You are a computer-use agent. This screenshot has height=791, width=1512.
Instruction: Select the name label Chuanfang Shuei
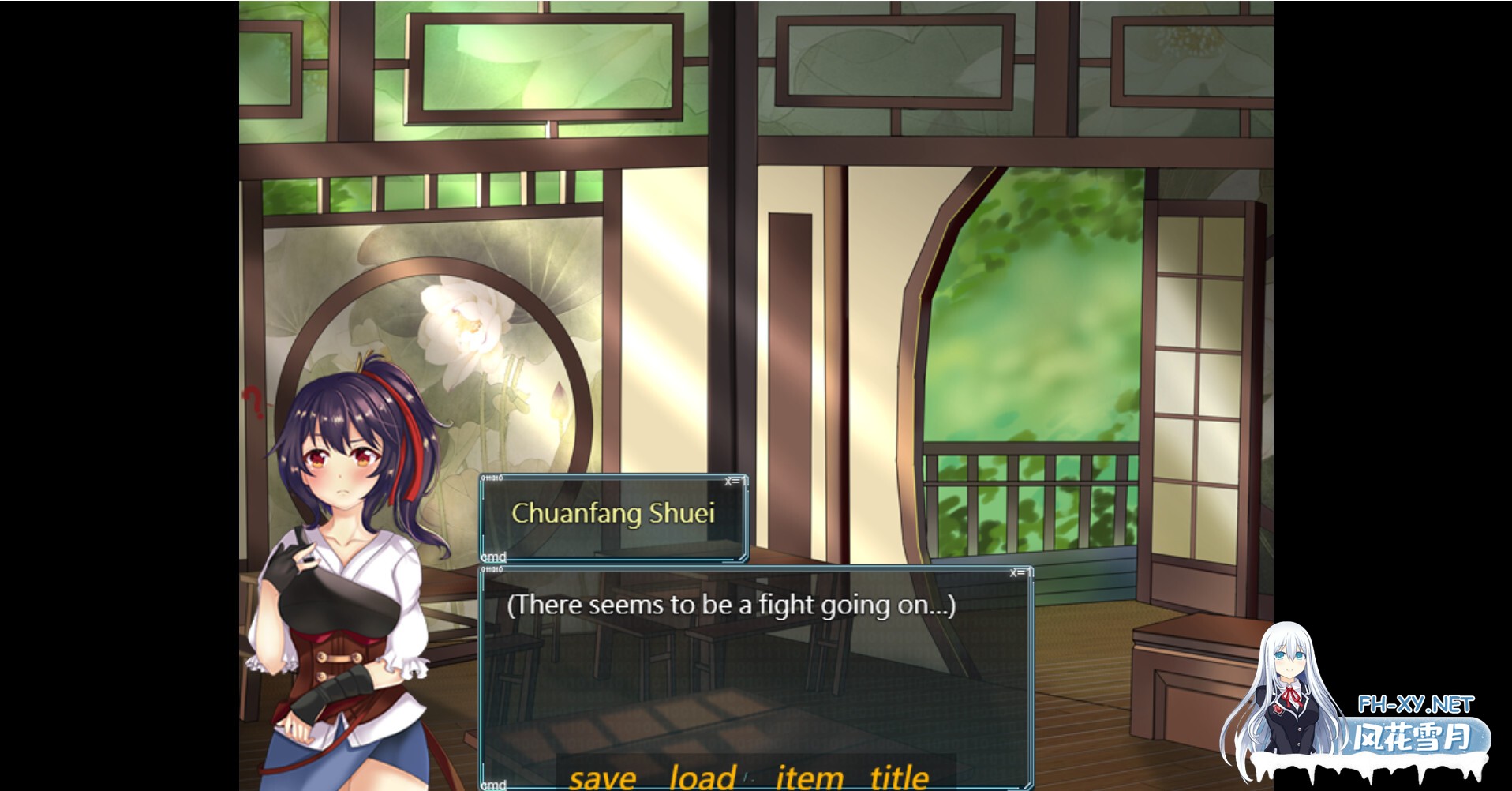[x=615, y=514]
